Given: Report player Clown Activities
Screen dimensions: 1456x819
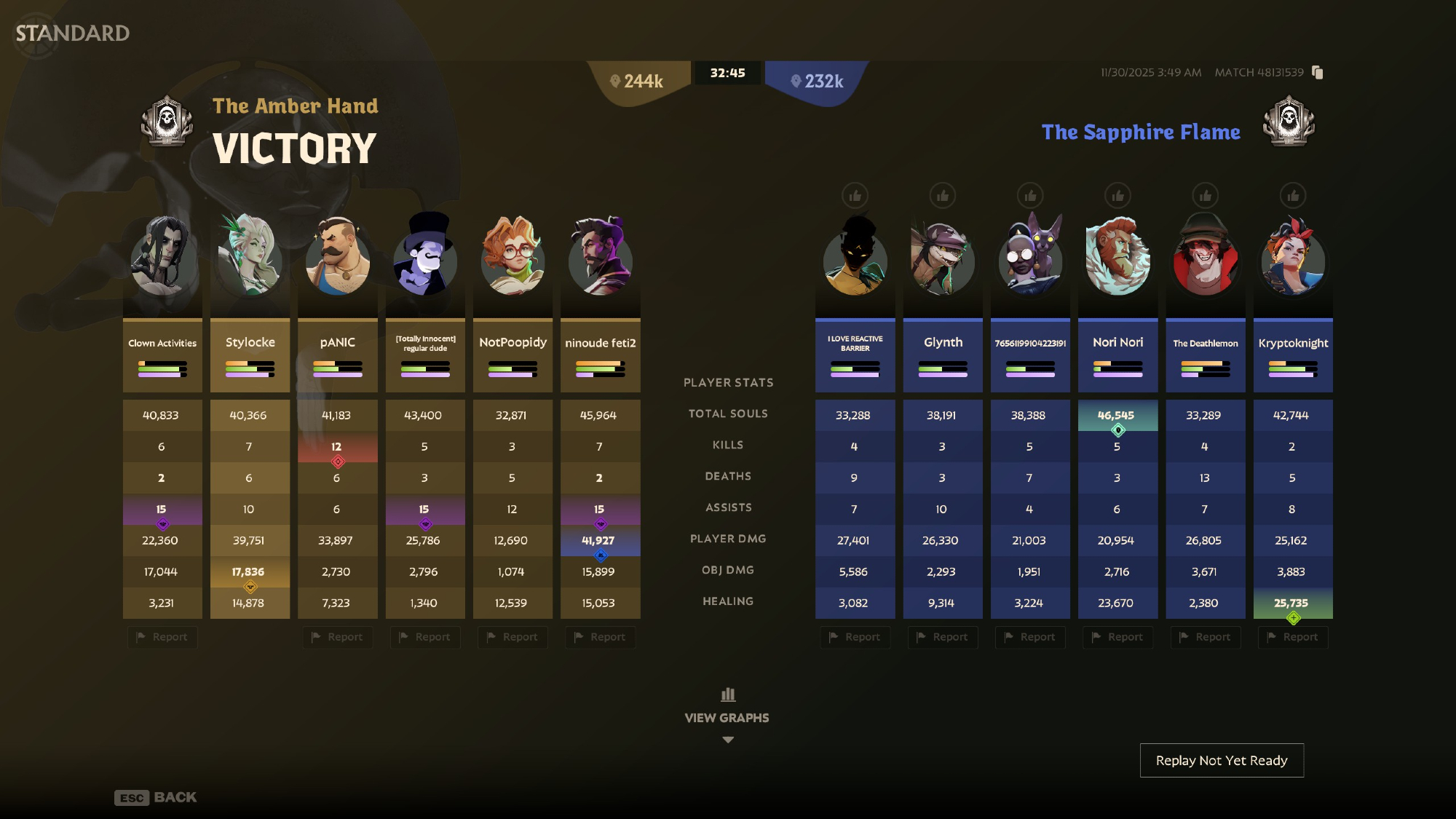Looking at the screenshot, I should point(162,637).
